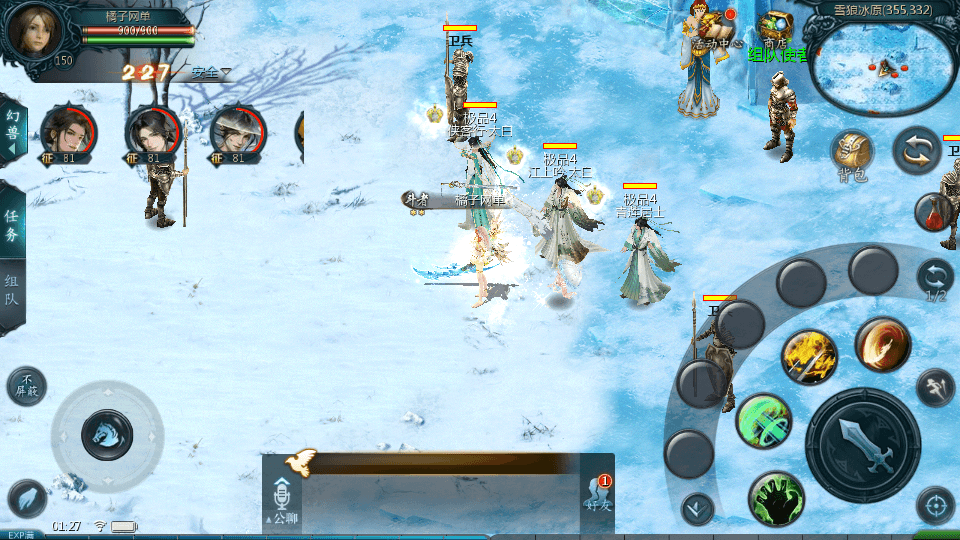960x540 pixels.
Task: Use the orange fire swirl skill
Action: 882,345
